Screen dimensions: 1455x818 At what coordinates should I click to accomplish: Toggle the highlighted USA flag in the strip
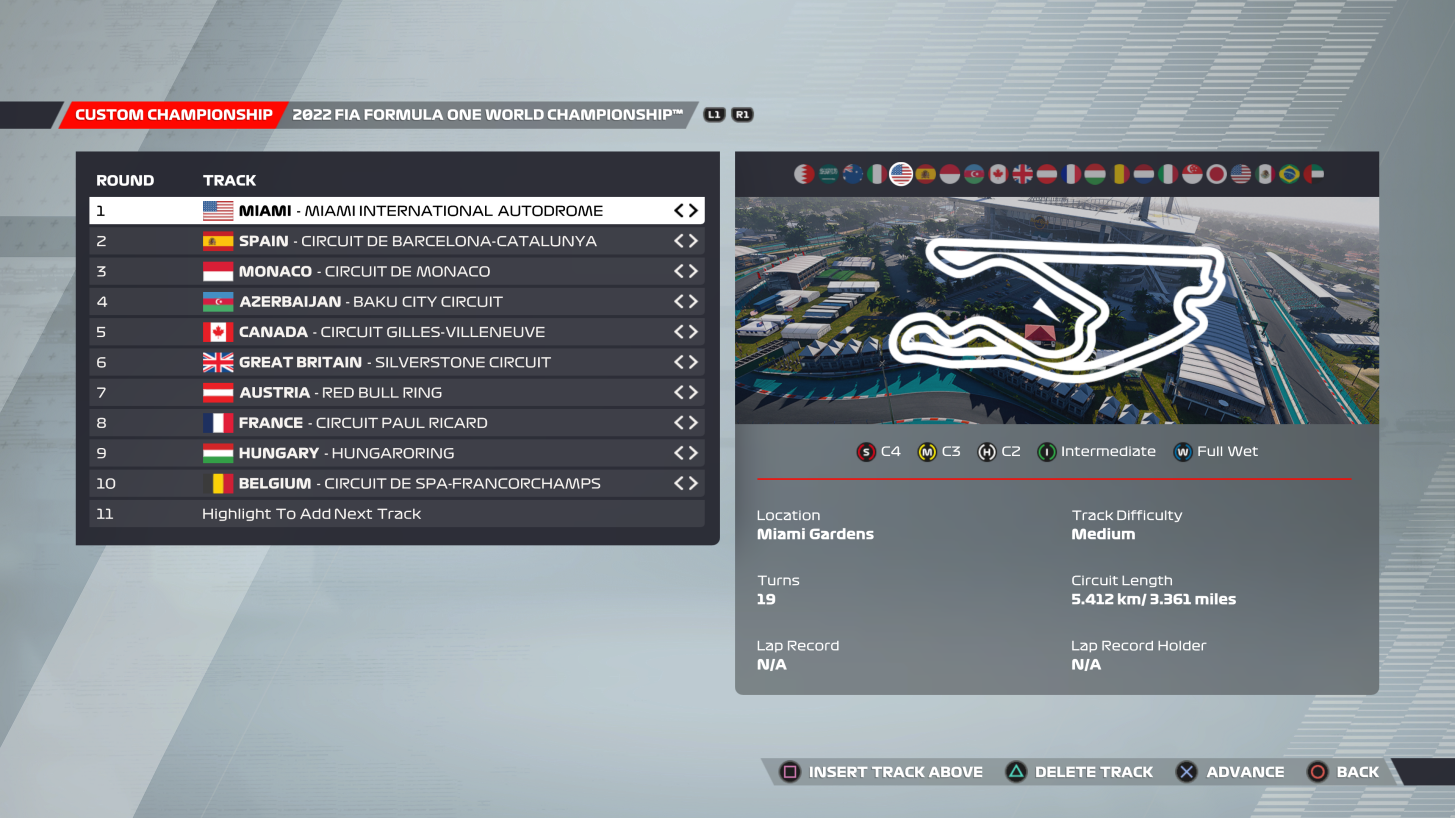900,174
